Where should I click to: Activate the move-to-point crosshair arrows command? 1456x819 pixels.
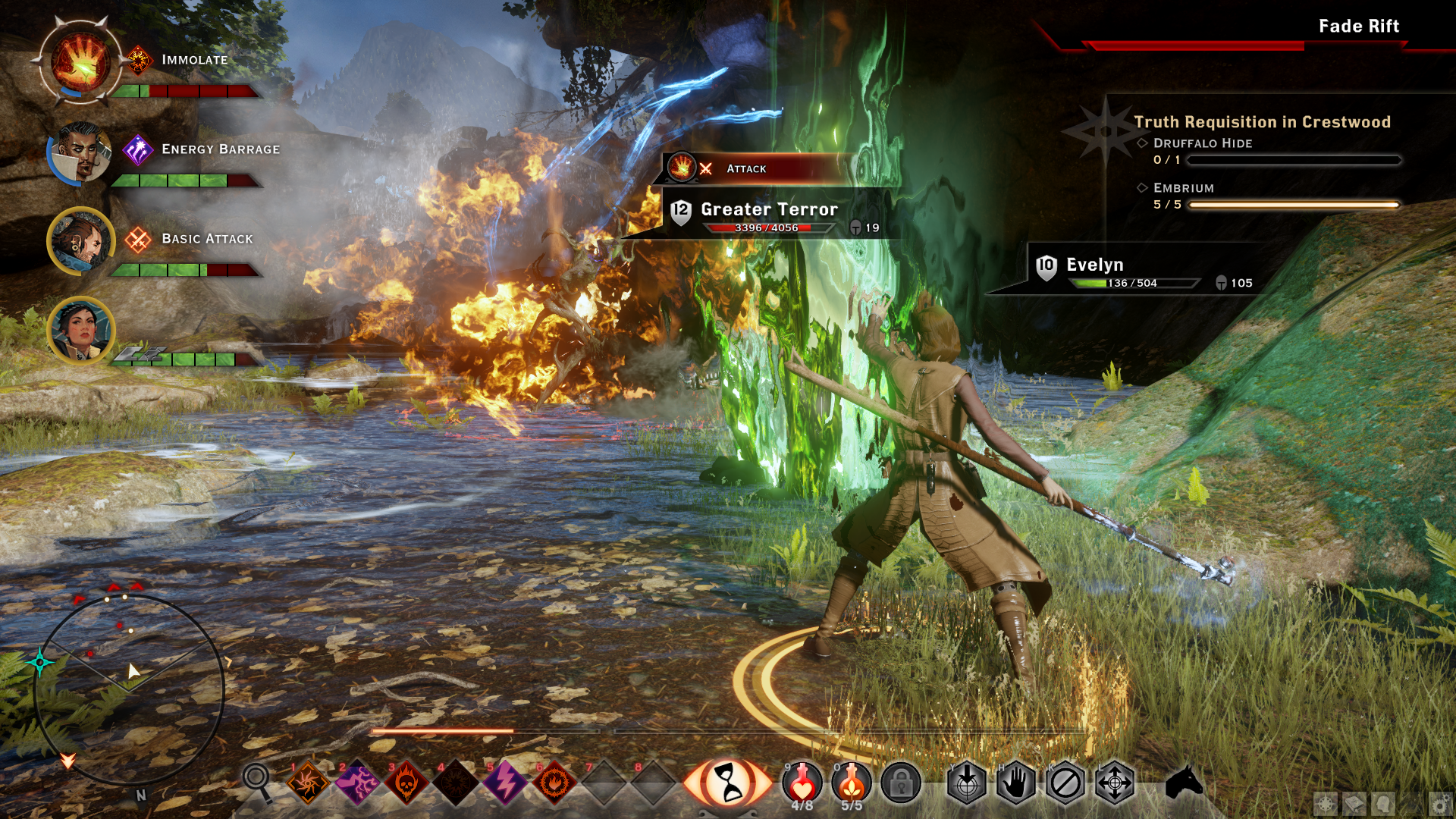click(x=1115, y=783)
